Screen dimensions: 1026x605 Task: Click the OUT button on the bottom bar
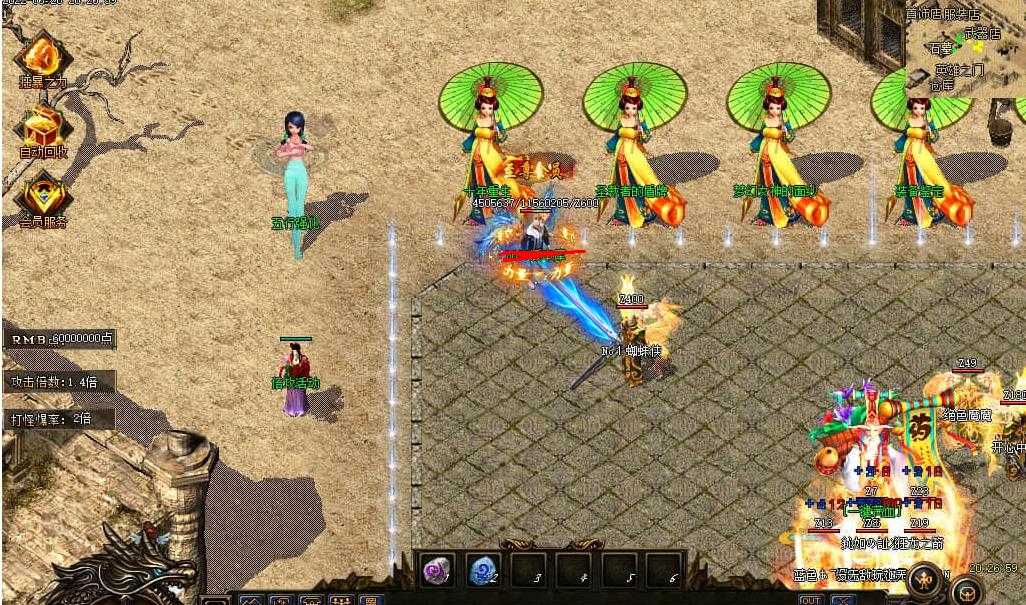(x=810, y=599)
